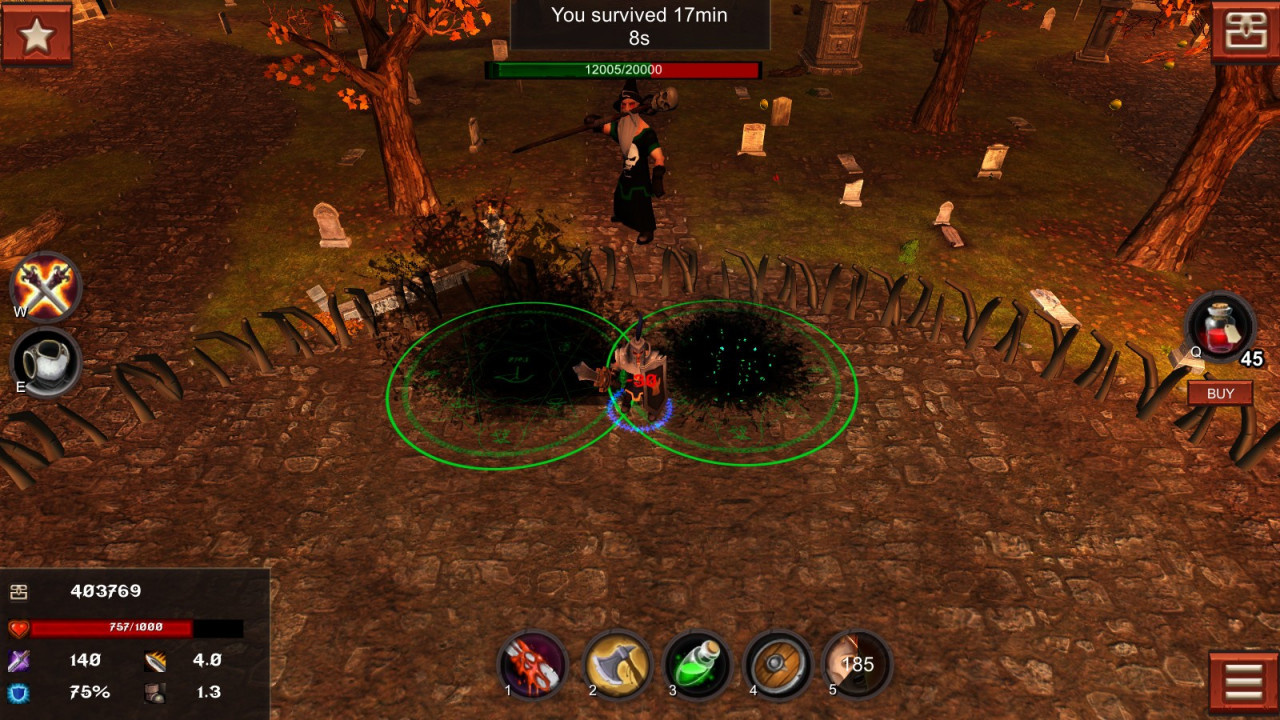Trigger the bloody bandage skill
1280x720 pixels.
532,664
